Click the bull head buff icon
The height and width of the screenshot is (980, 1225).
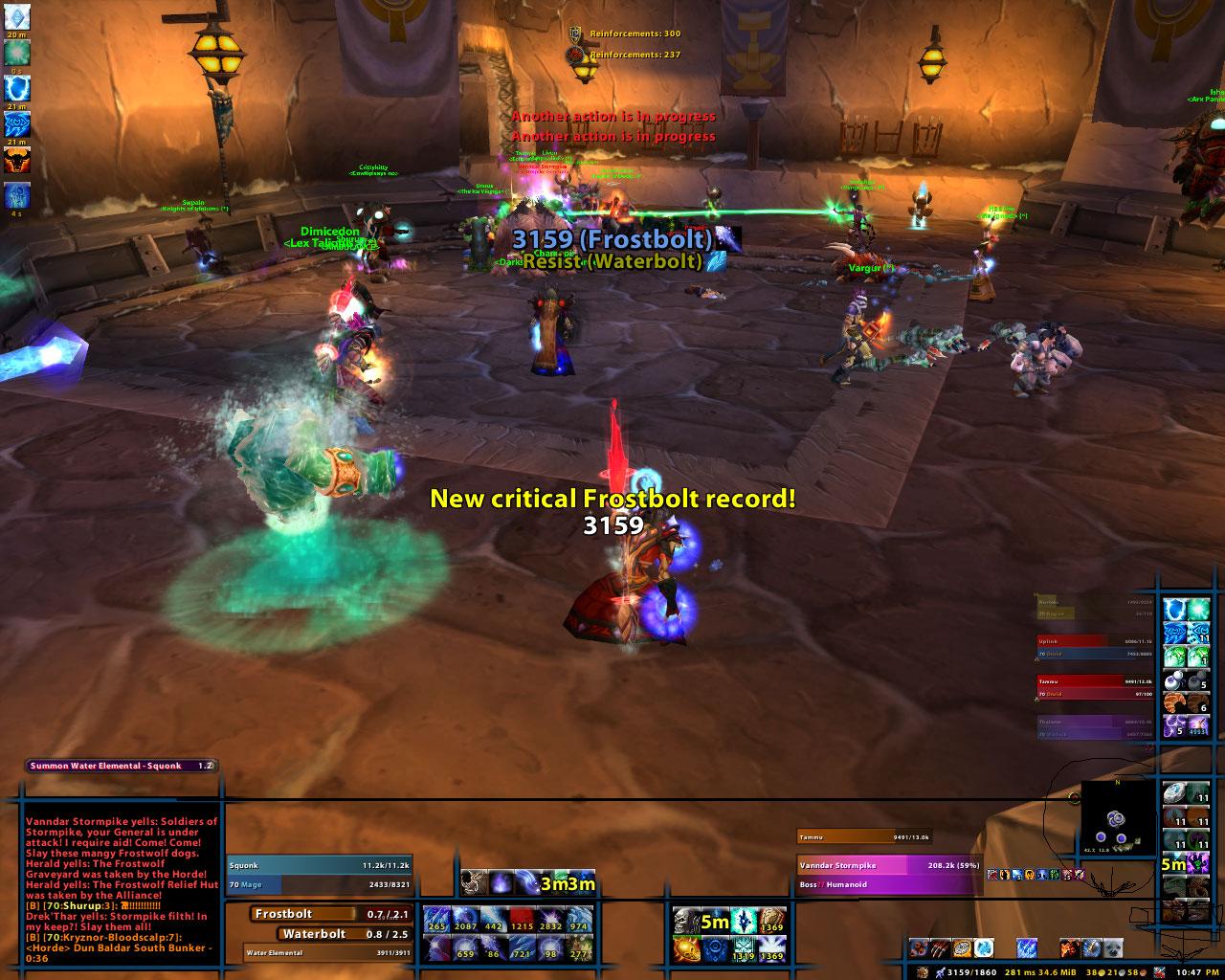[18, 160]
